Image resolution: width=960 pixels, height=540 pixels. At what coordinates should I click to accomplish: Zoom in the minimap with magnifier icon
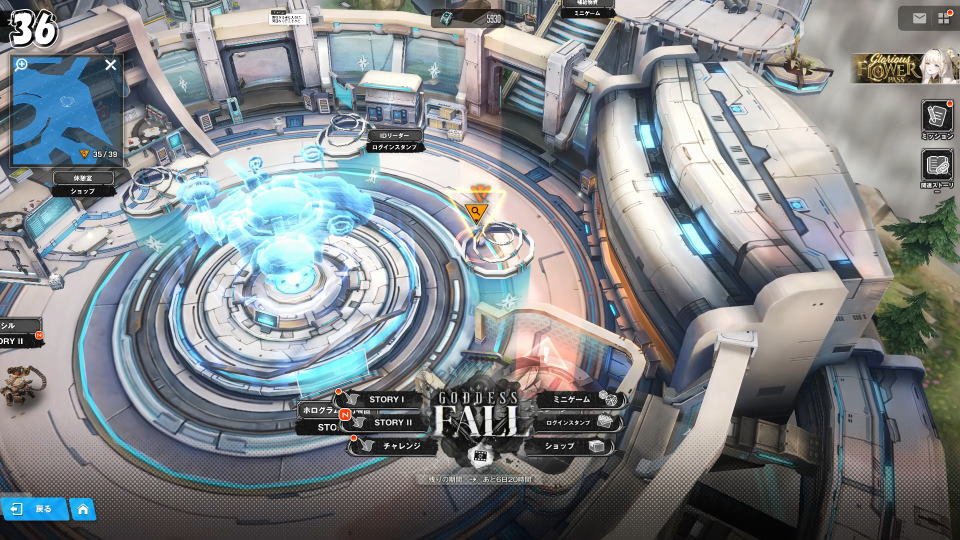coord(21,65)
